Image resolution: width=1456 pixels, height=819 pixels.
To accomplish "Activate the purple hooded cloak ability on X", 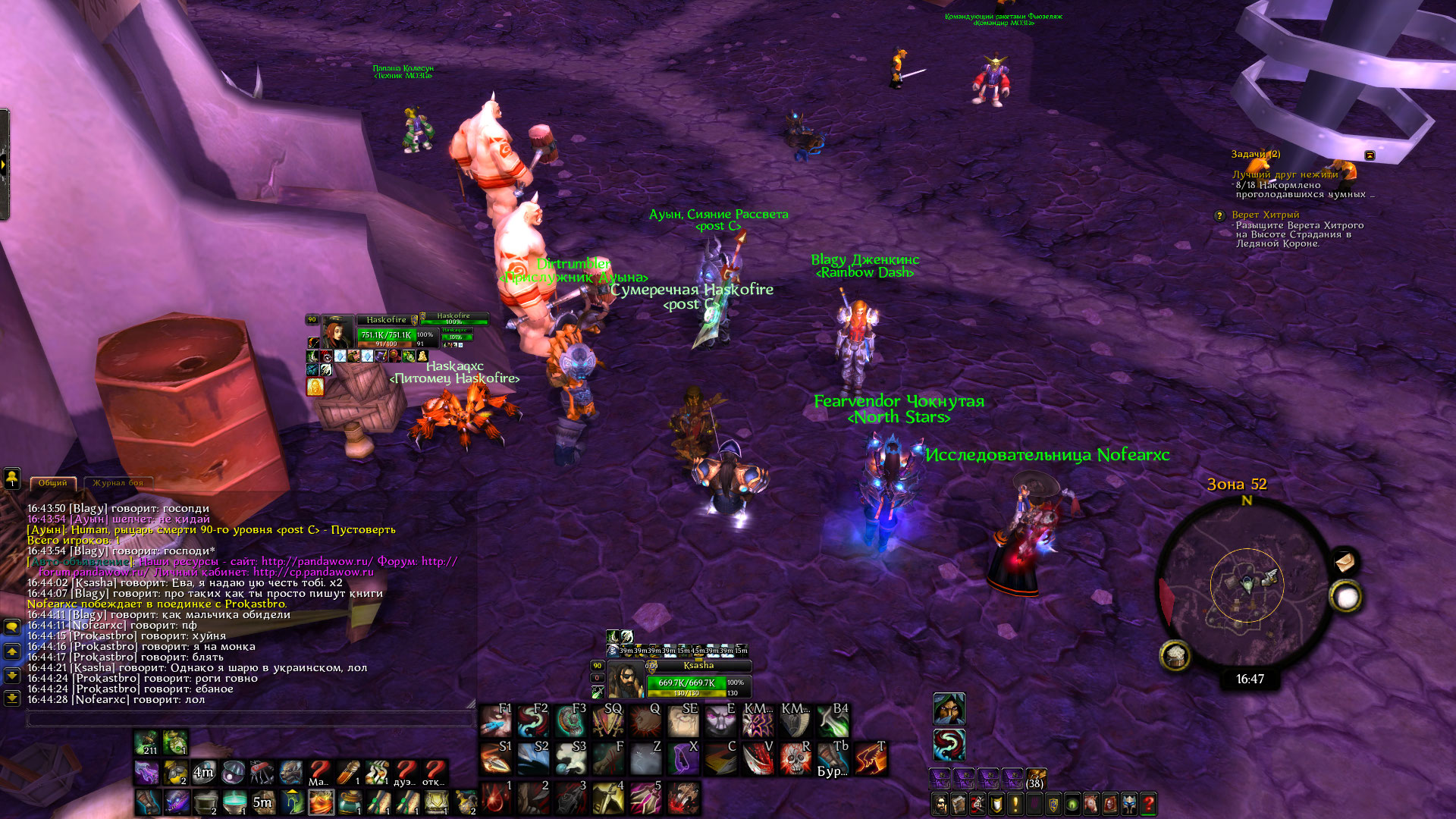I will coord(682,758).
